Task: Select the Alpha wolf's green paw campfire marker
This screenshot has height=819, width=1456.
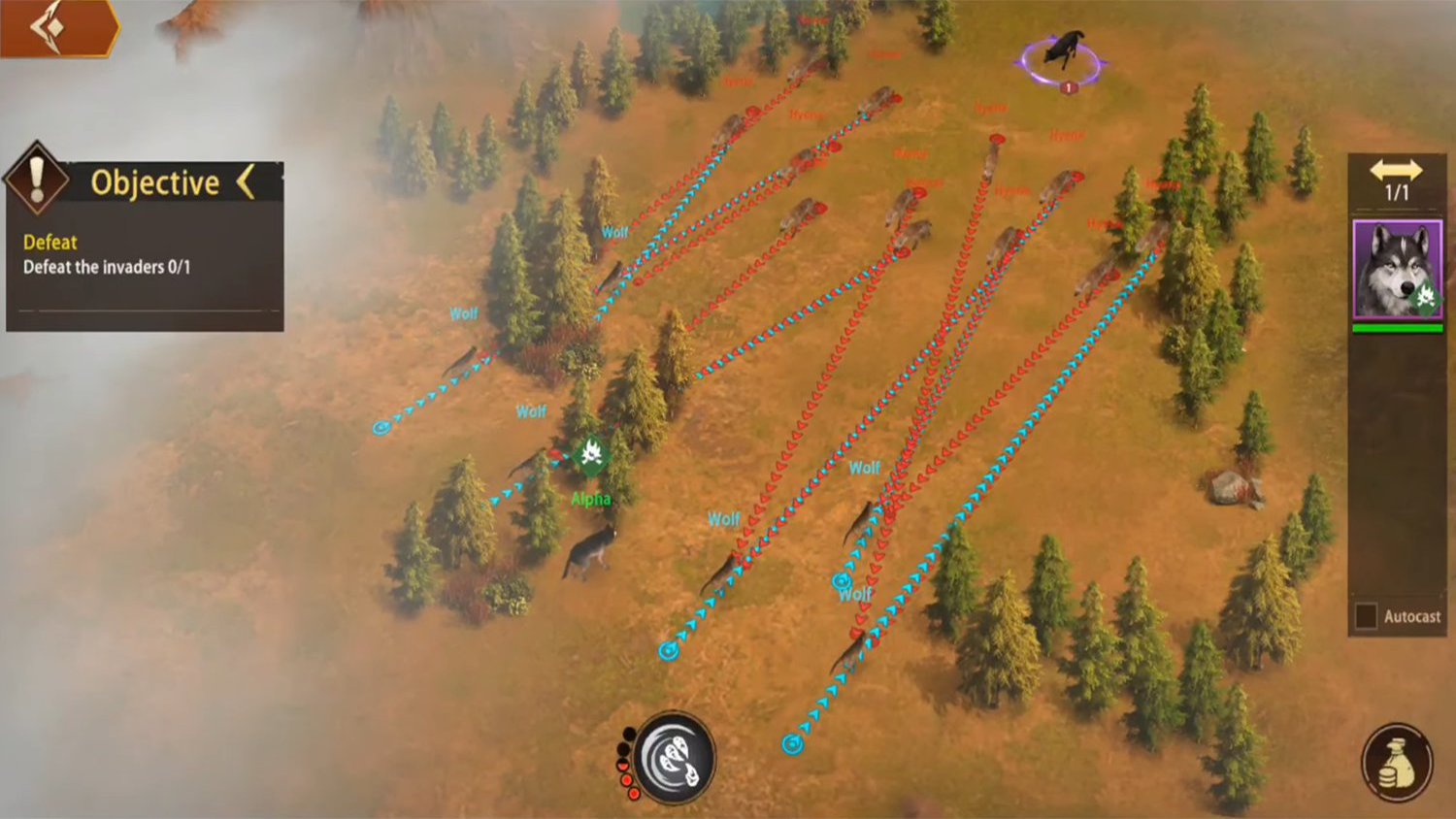Action: tap(592, 454)
